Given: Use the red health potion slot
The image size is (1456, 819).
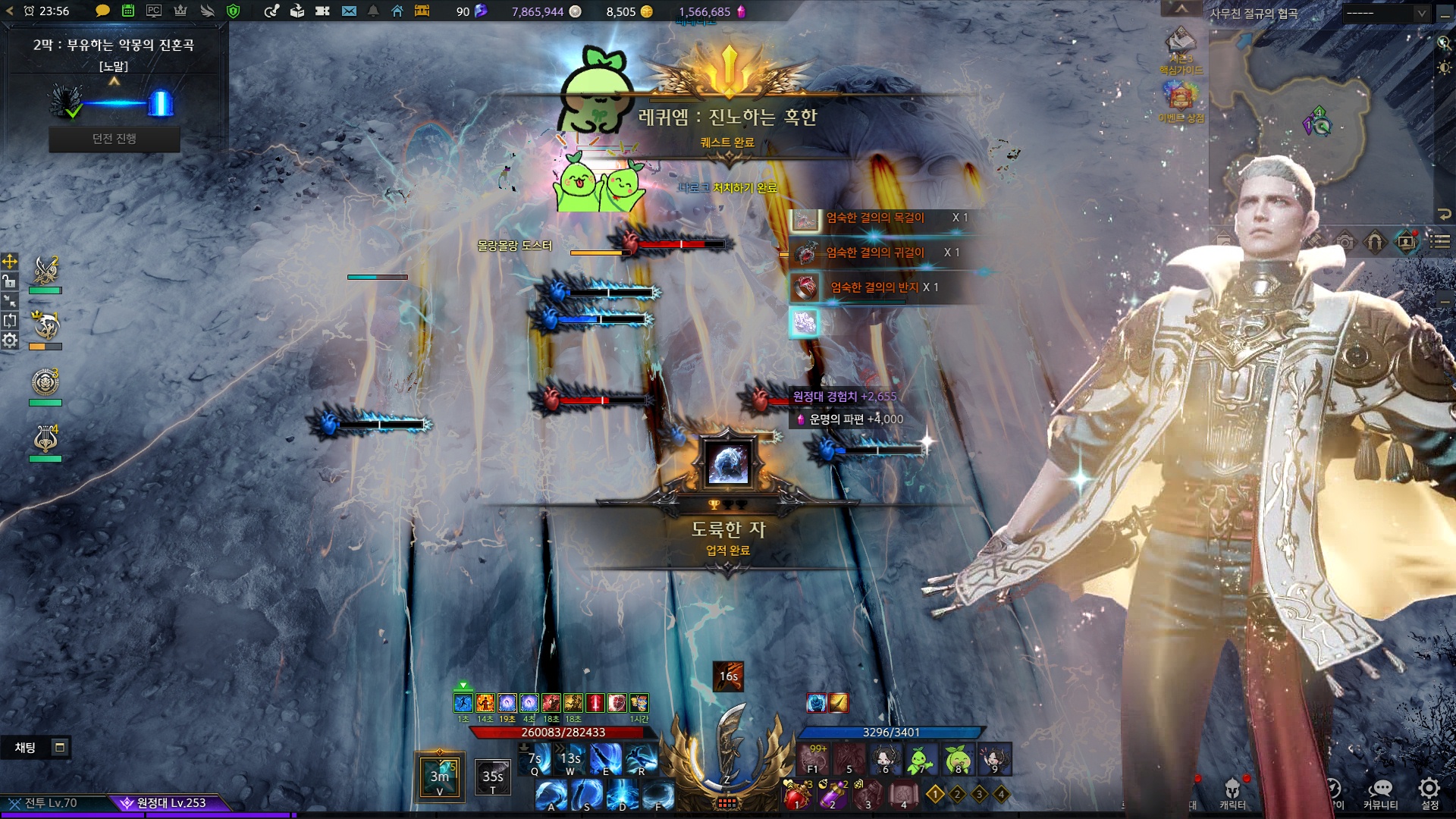Looking at the screenshot, I should click(795, 795).
